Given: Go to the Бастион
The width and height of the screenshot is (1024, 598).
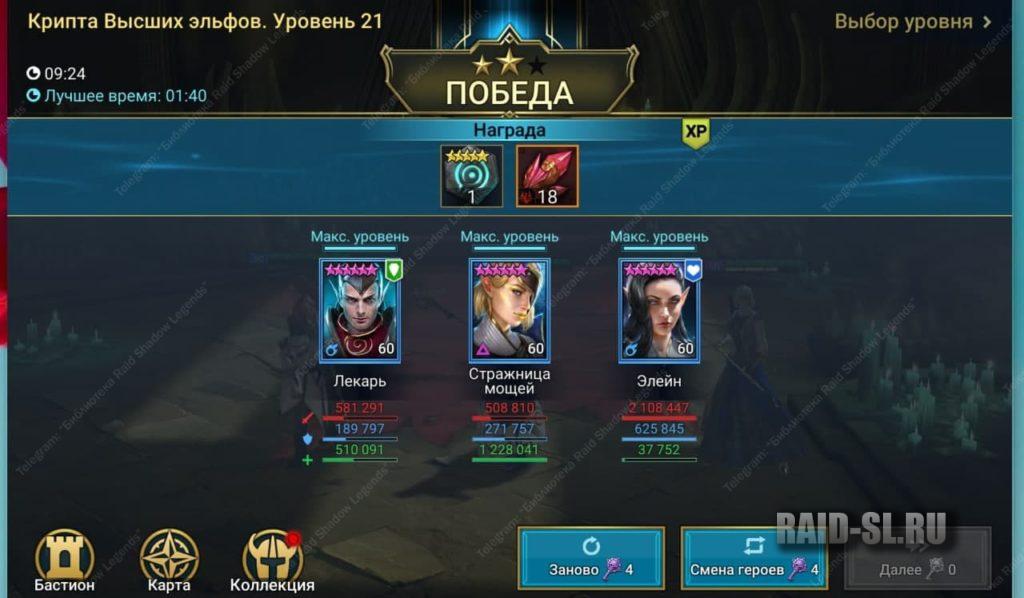Looking at the screenshot, I should (66, 561).
